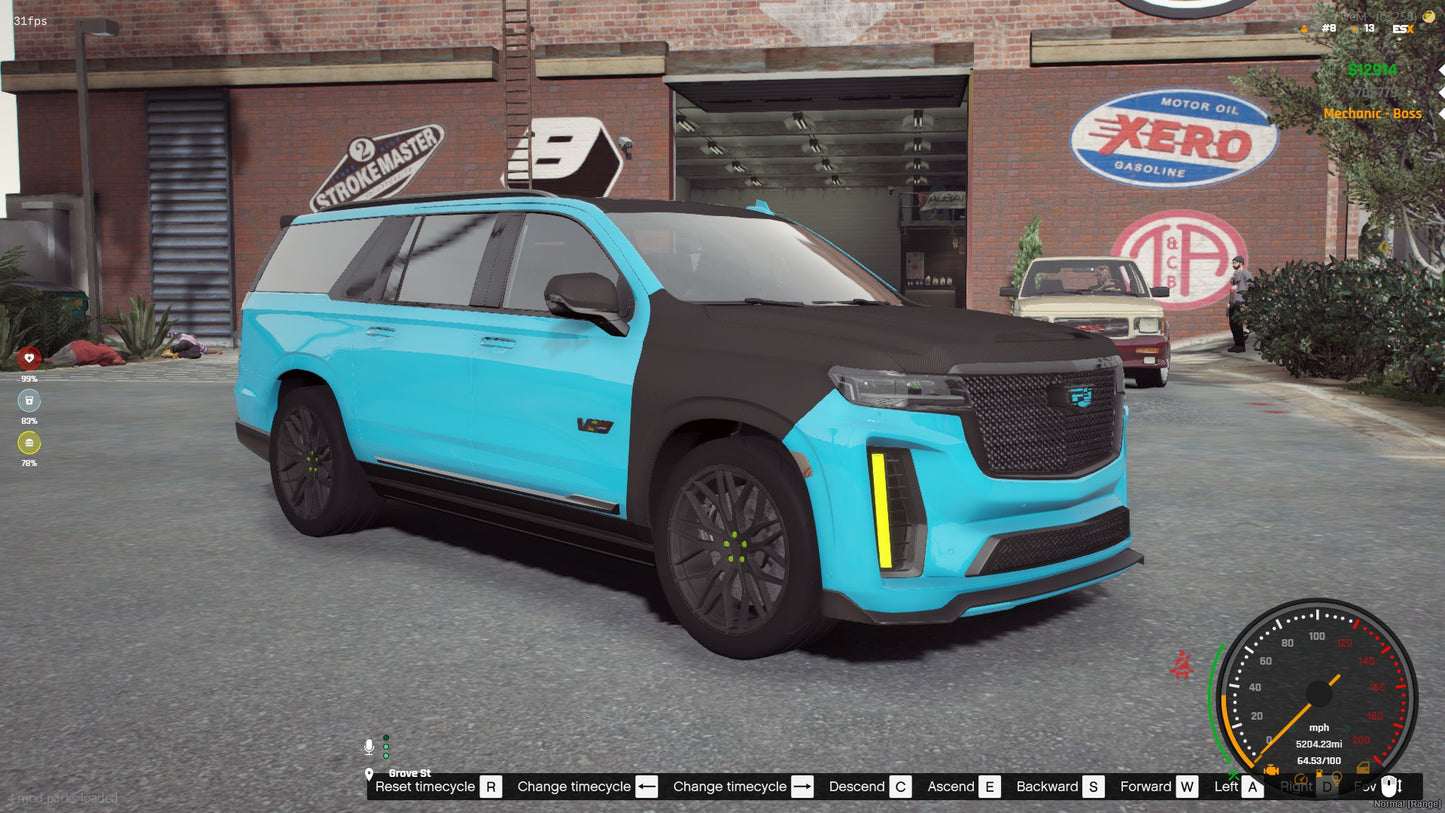1445x813 pixels.
Task: Click the red health heart indicator
Action: pos(28,359)
